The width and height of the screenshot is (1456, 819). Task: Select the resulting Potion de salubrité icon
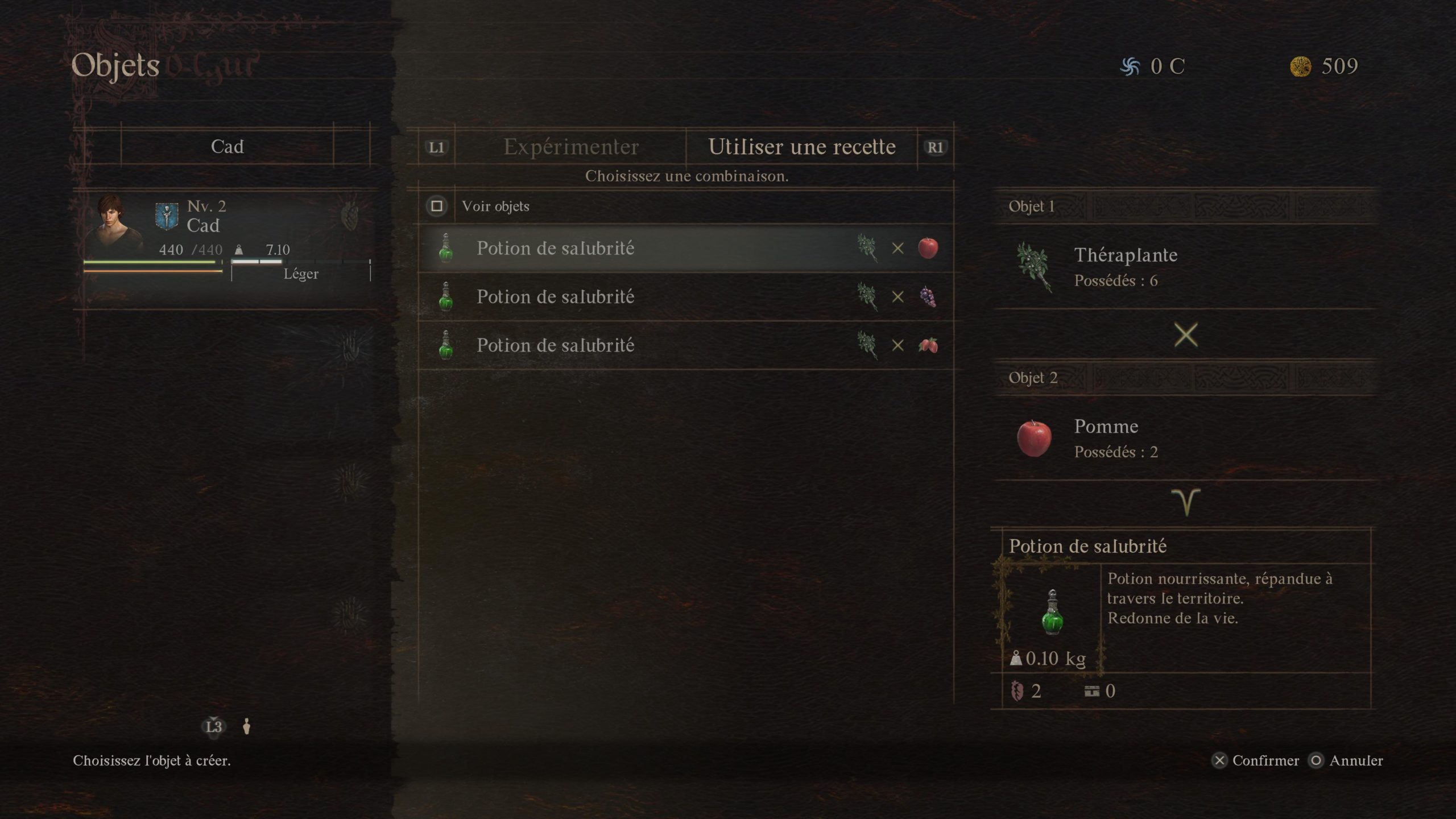pos(1052,613)
